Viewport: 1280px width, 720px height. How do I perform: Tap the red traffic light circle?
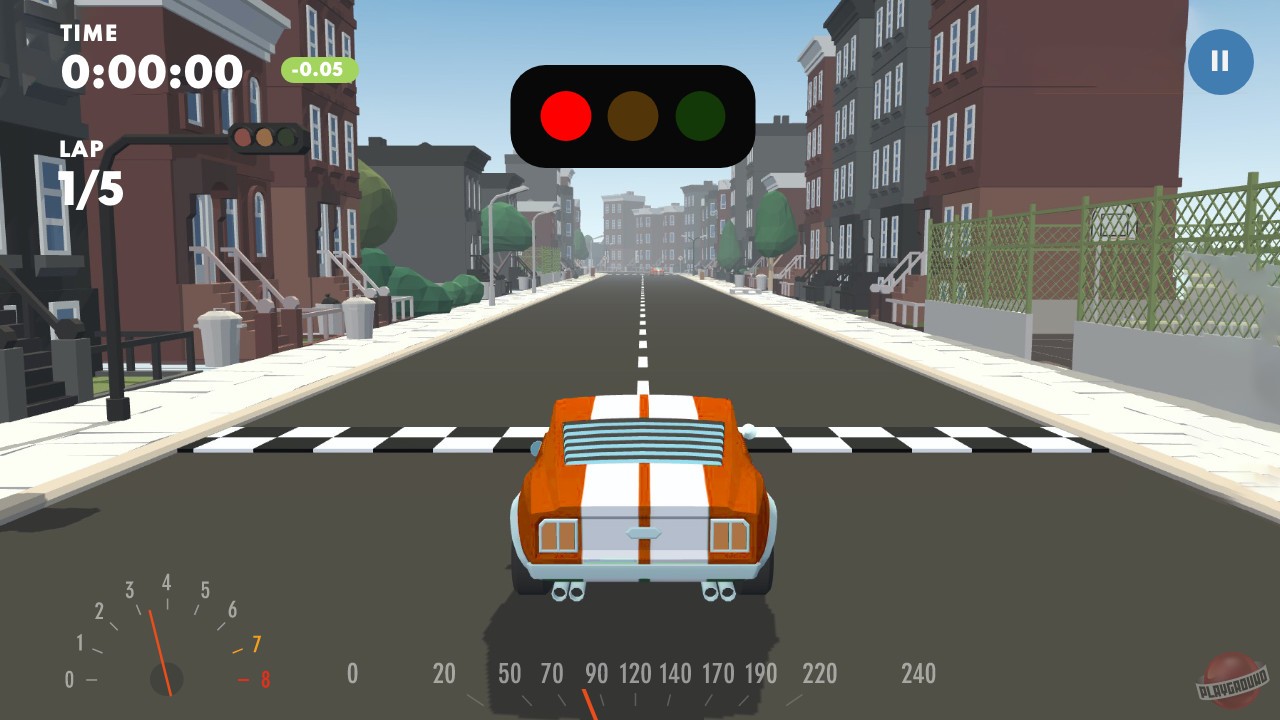(x=565, y=115)
